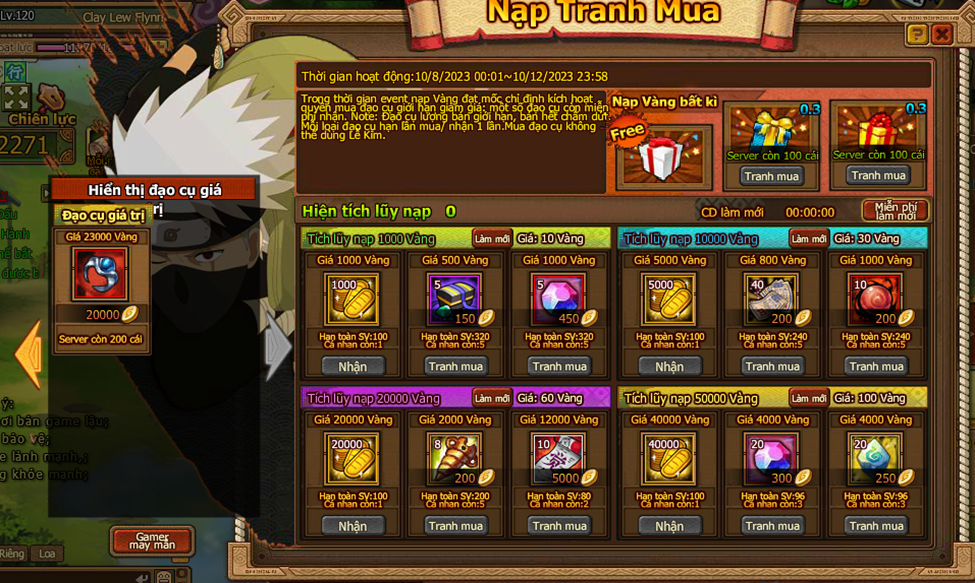
Task: Claim the Free gift box reward
Action: (660, 155)
